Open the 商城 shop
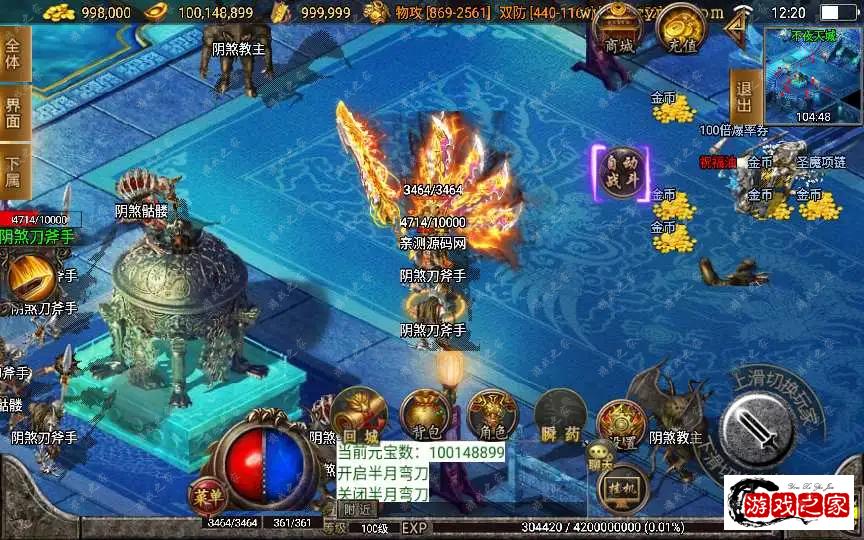 click(619, 34)
